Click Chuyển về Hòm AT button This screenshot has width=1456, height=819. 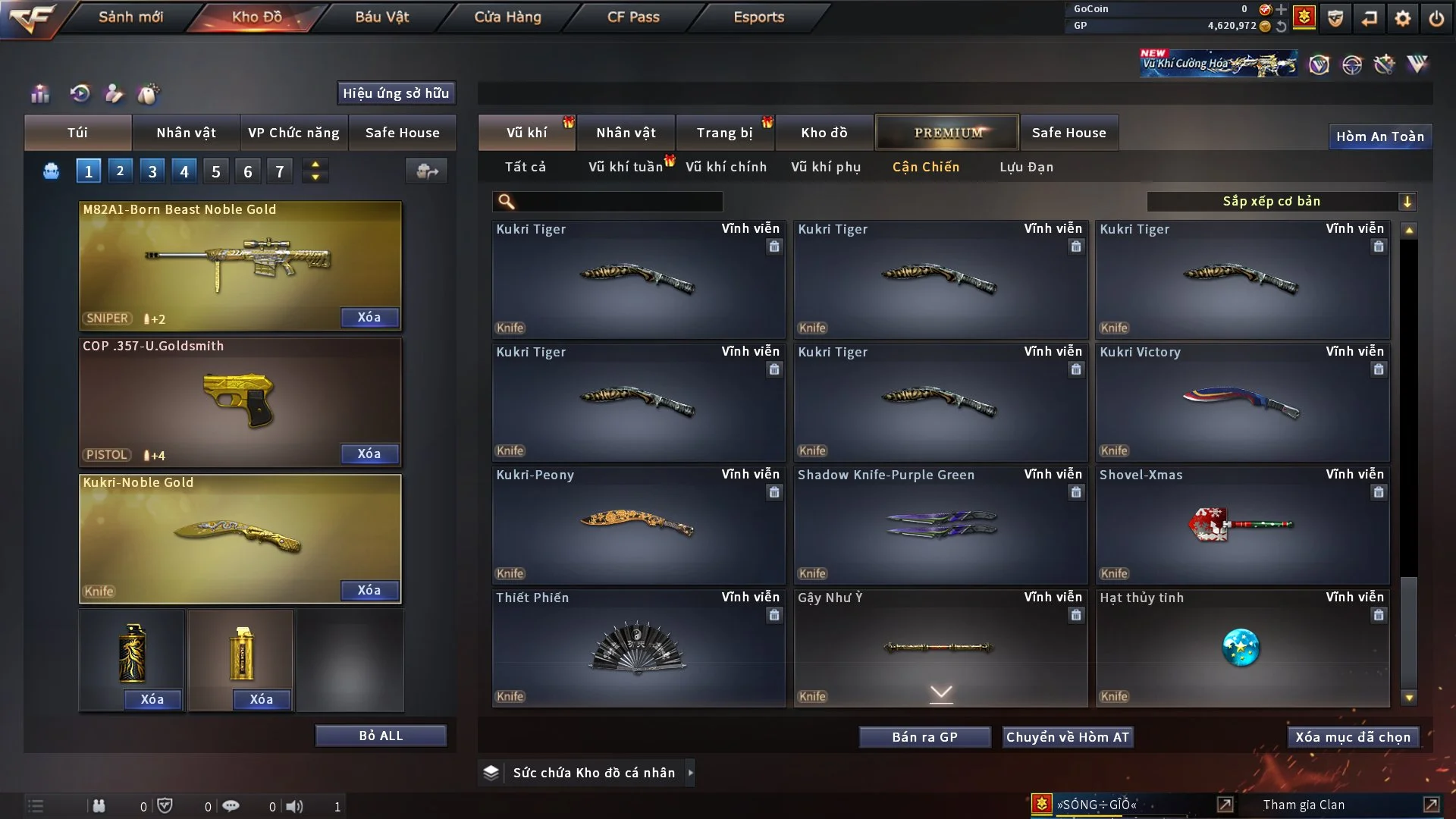1068,737
